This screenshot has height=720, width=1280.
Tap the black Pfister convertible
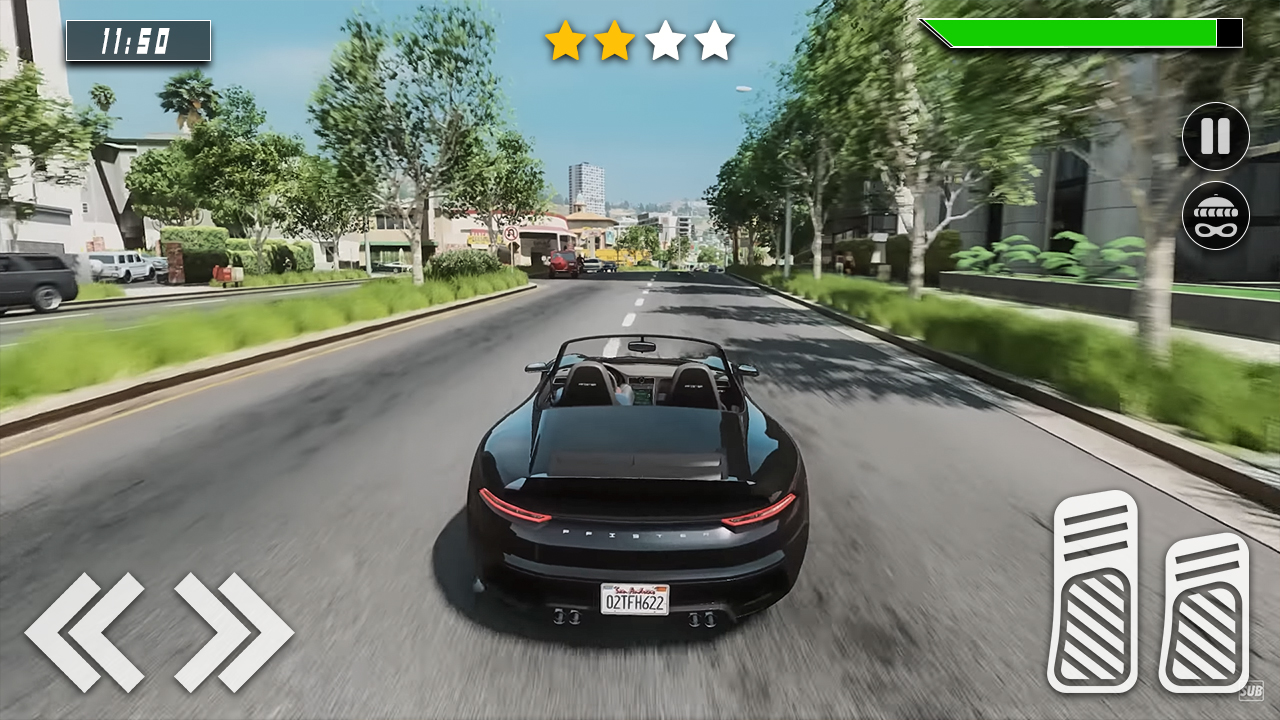point(630,480)
